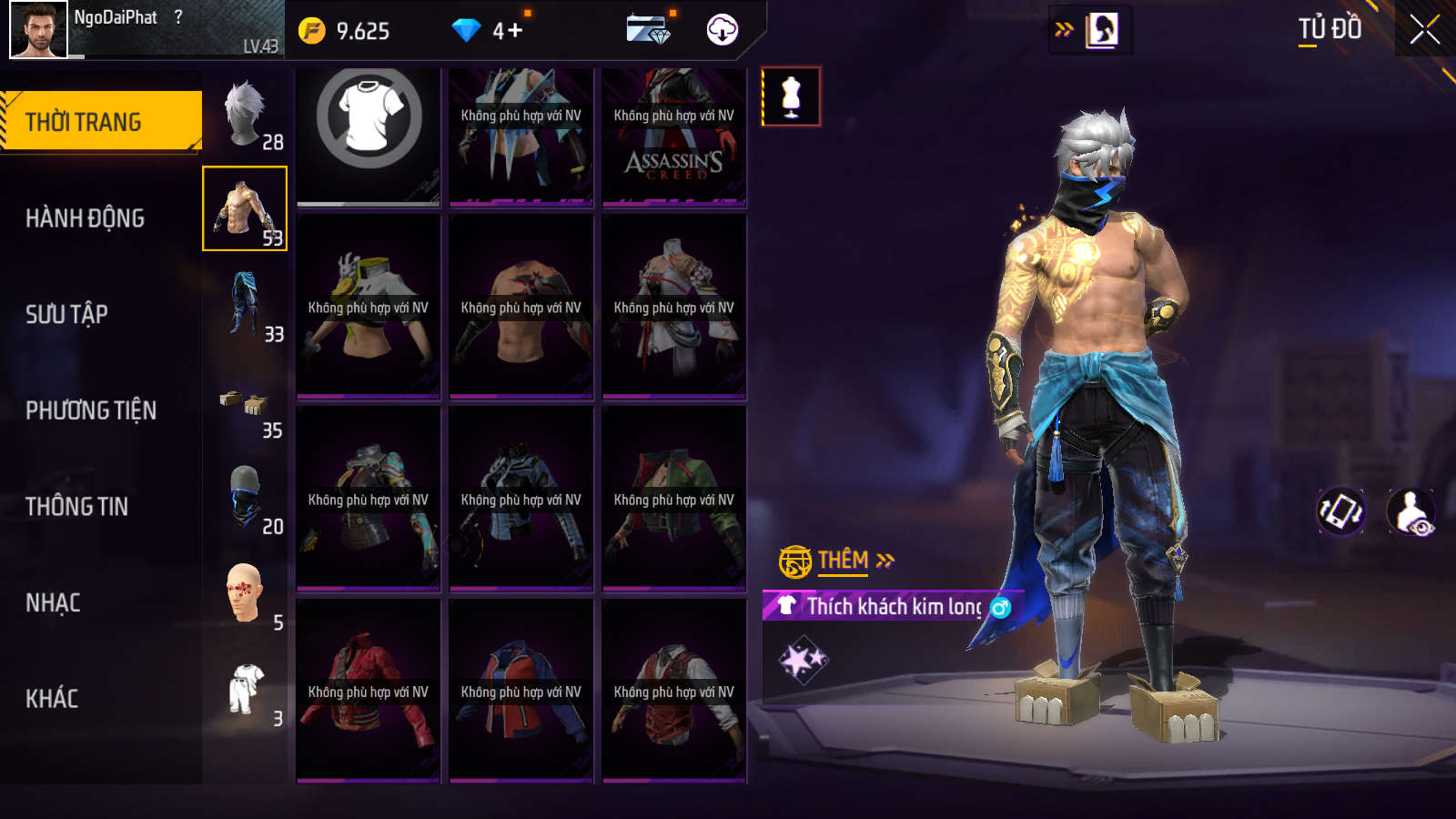Select the unequip shirt tile

(369, 135)
